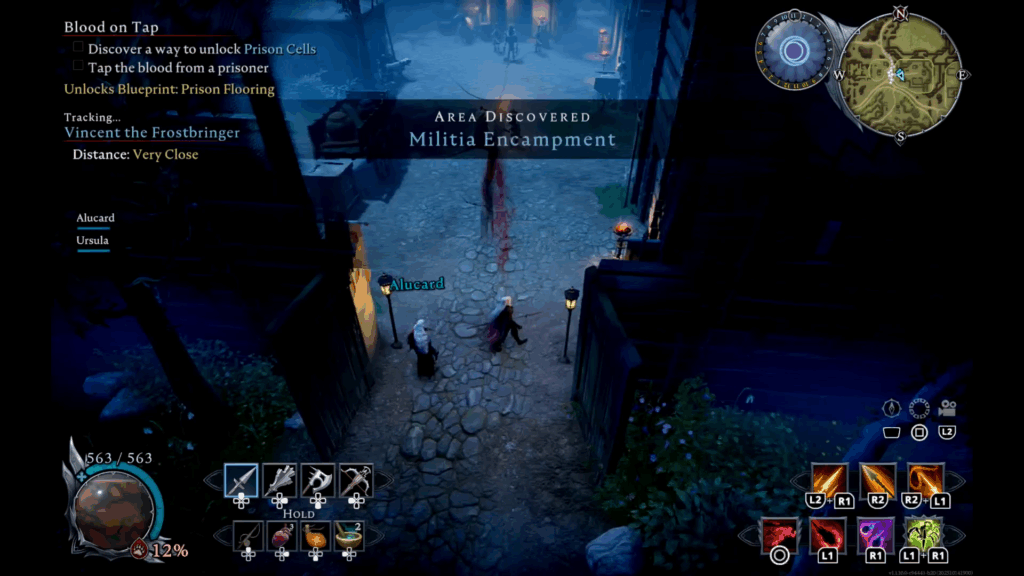Select the spear weapon slot
The width and height of the screenshot is (1024, 576).
(241, 481)
